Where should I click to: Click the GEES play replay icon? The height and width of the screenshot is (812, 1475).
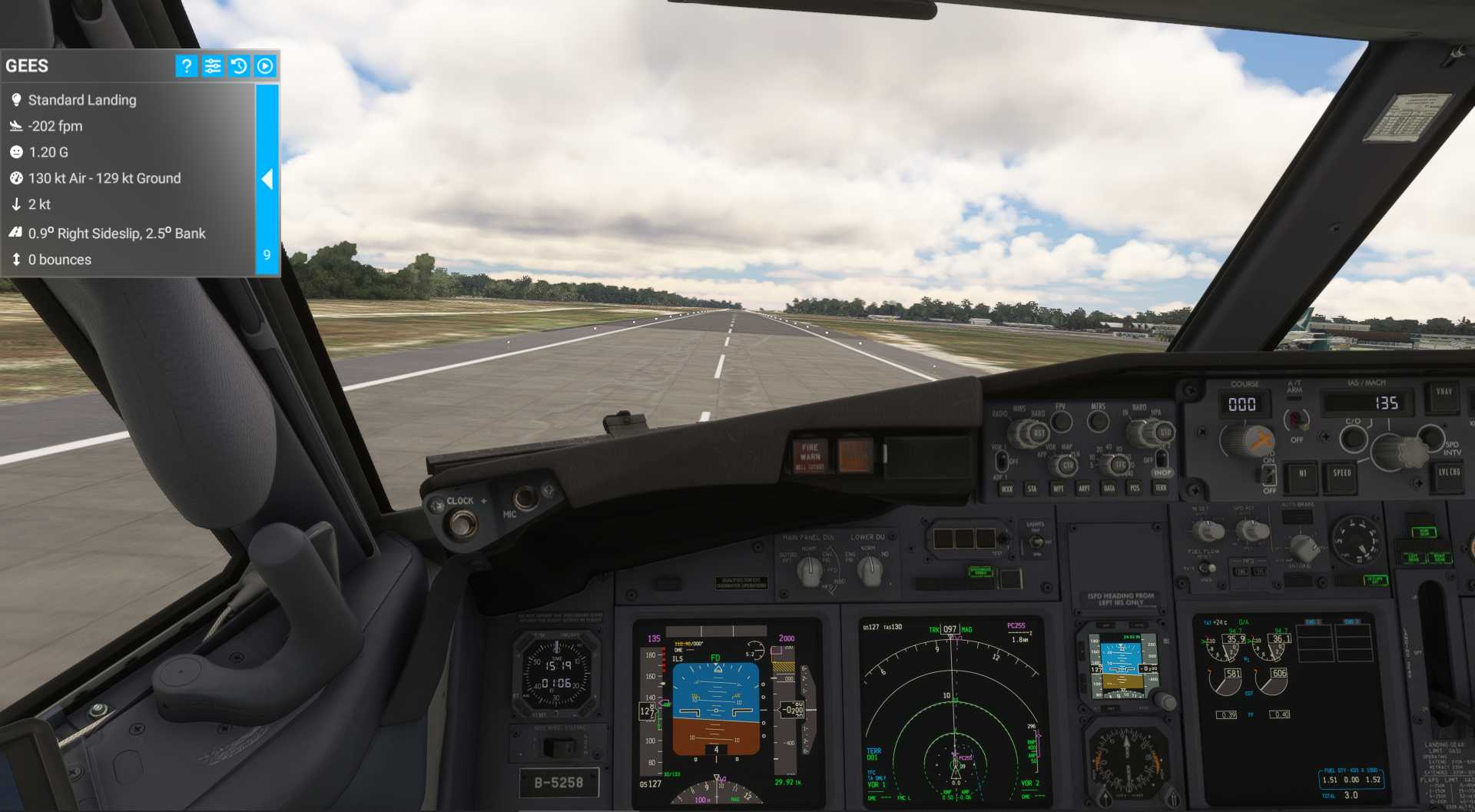pos(265,66)
